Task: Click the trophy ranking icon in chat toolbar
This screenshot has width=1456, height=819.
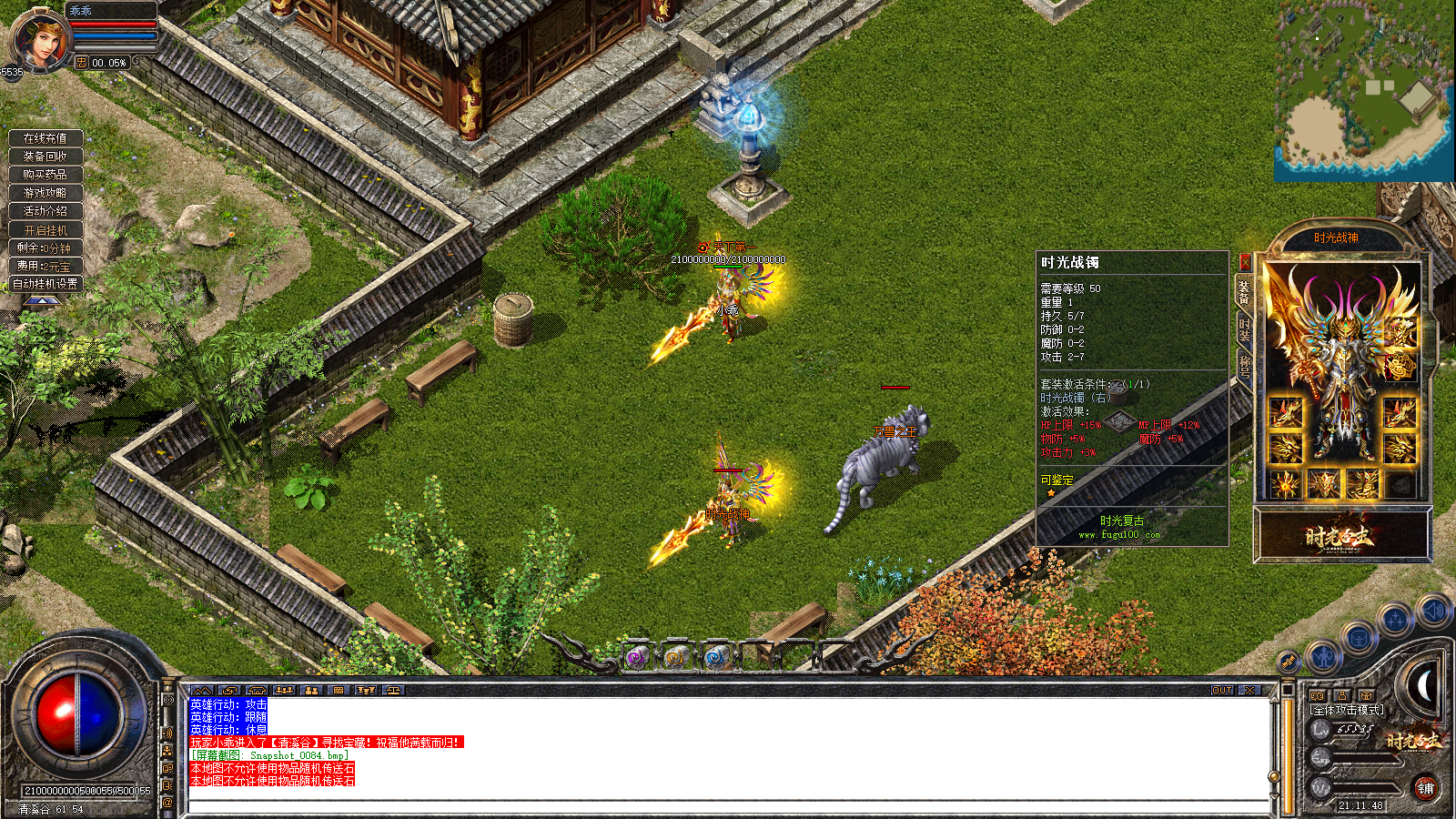Action: pos(367,690)
